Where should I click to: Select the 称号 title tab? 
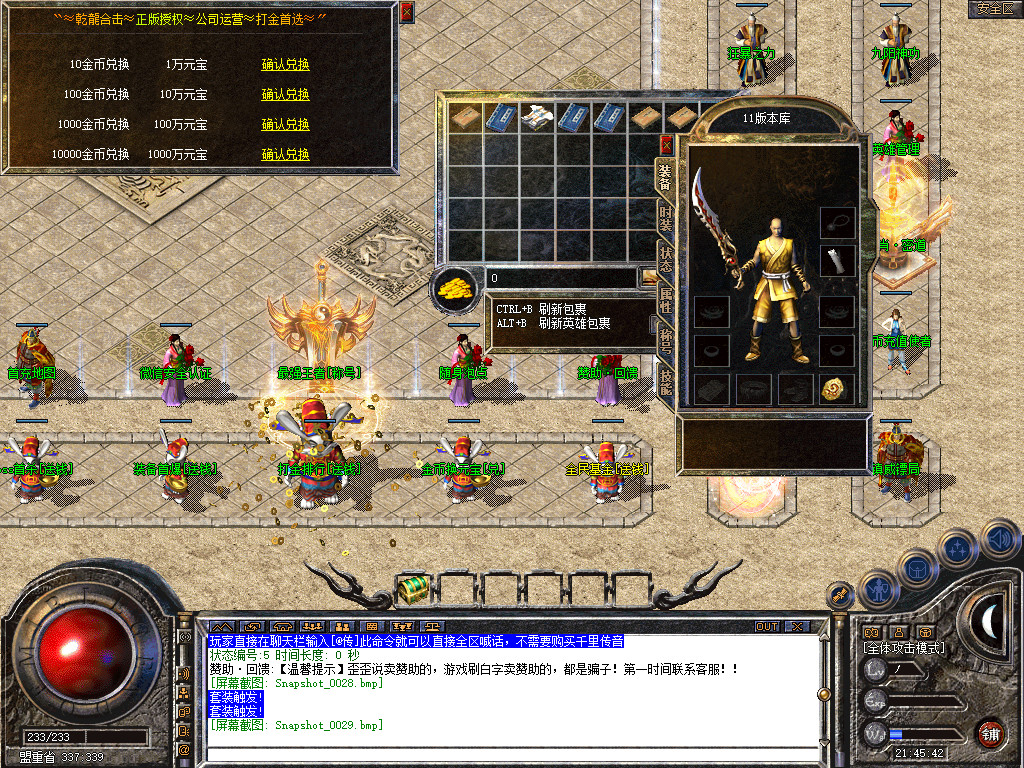click(665, 340)
